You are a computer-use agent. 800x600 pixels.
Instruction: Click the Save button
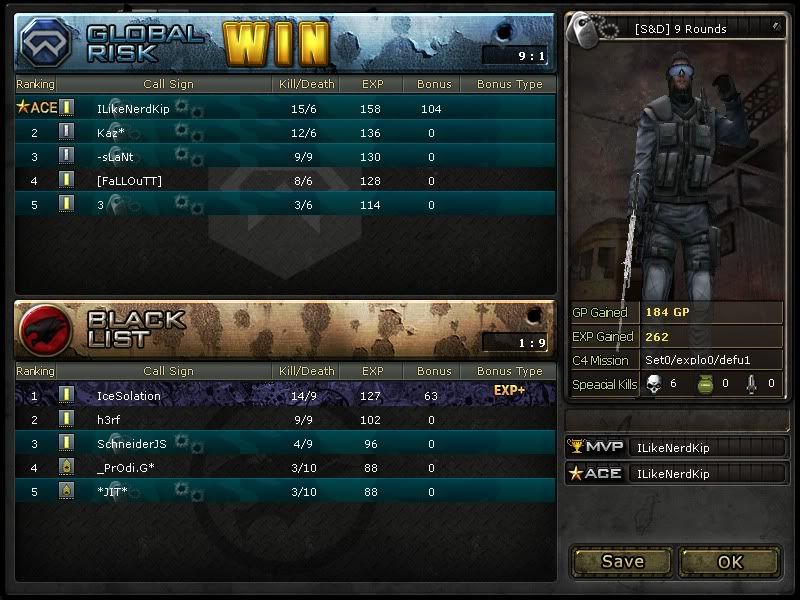tap(622, 562)
